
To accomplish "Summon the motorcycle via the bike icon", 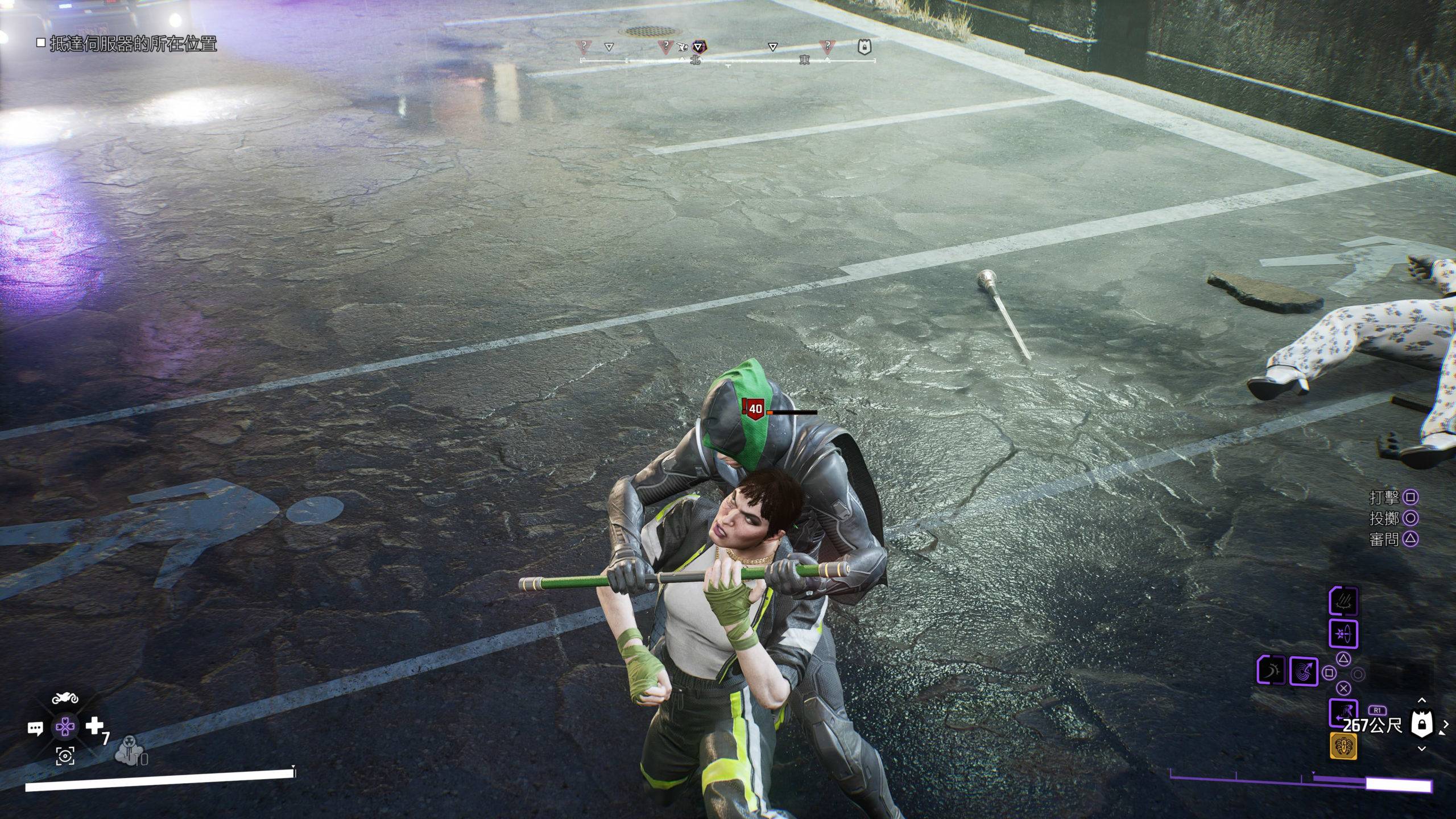I will click(65, 698).
